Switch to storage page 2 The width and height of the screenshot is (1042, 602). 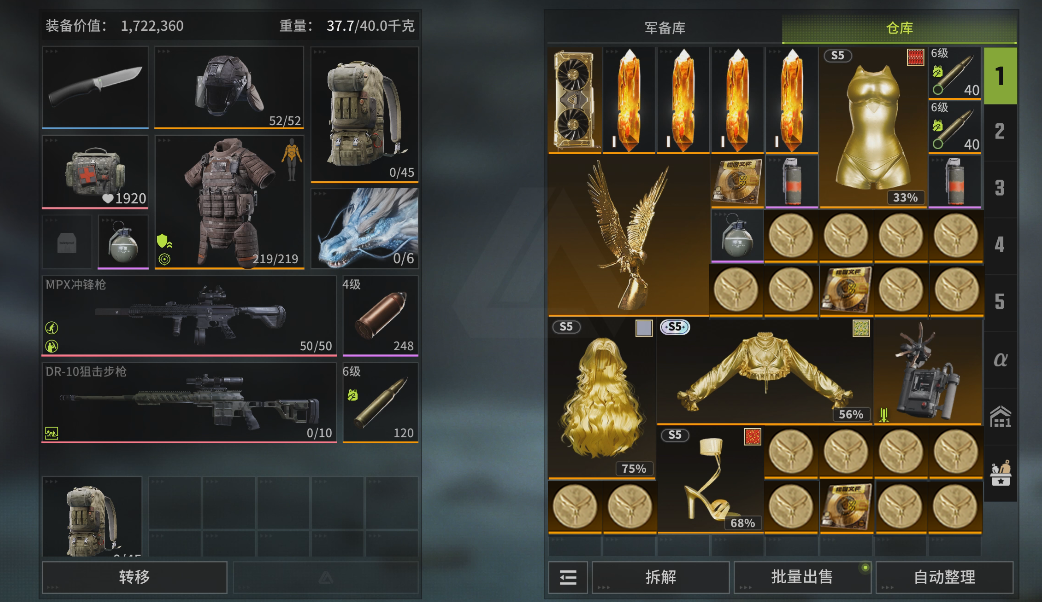point(999,131)
